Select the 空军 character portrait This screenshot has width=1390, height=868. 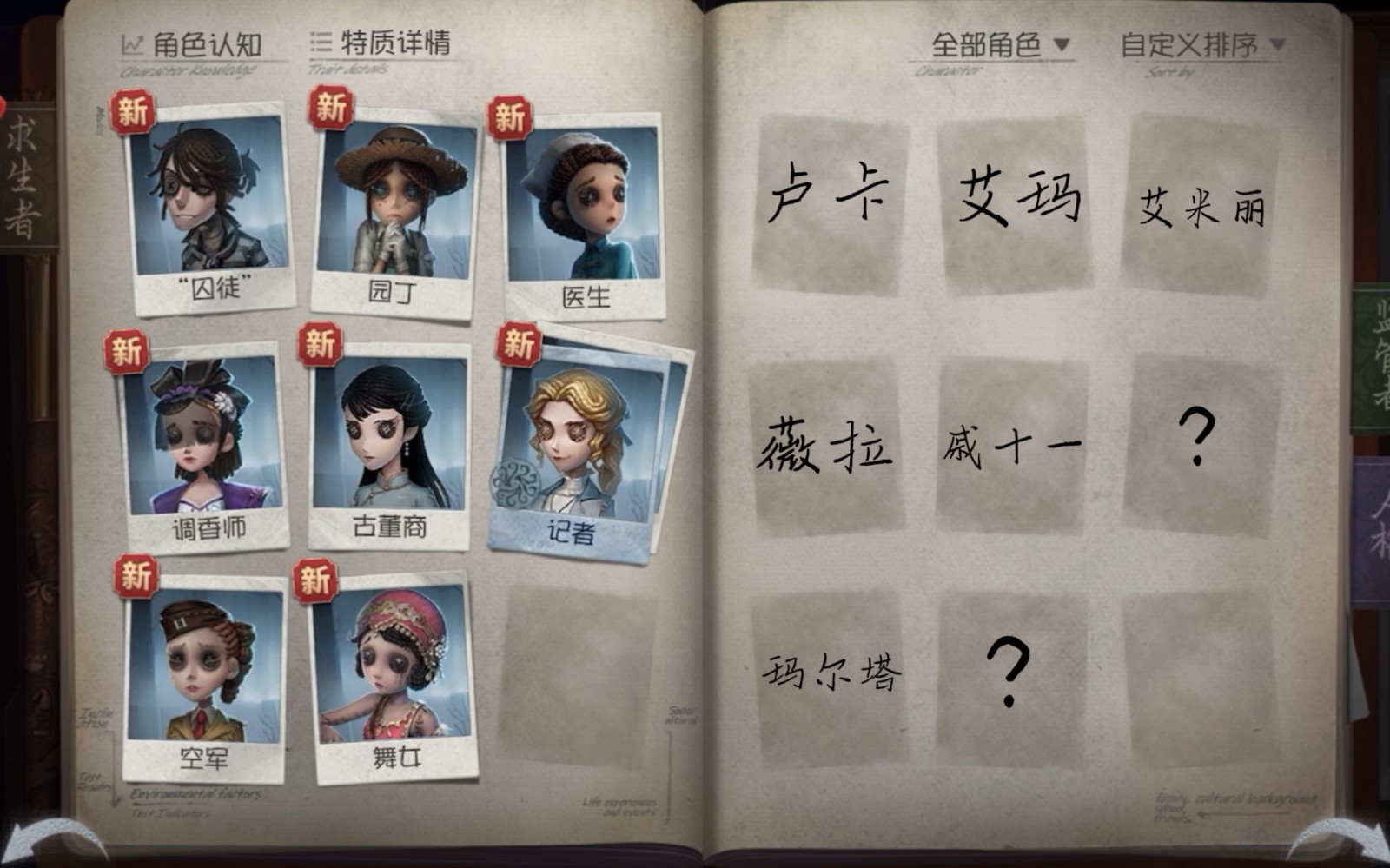point(204,678)
